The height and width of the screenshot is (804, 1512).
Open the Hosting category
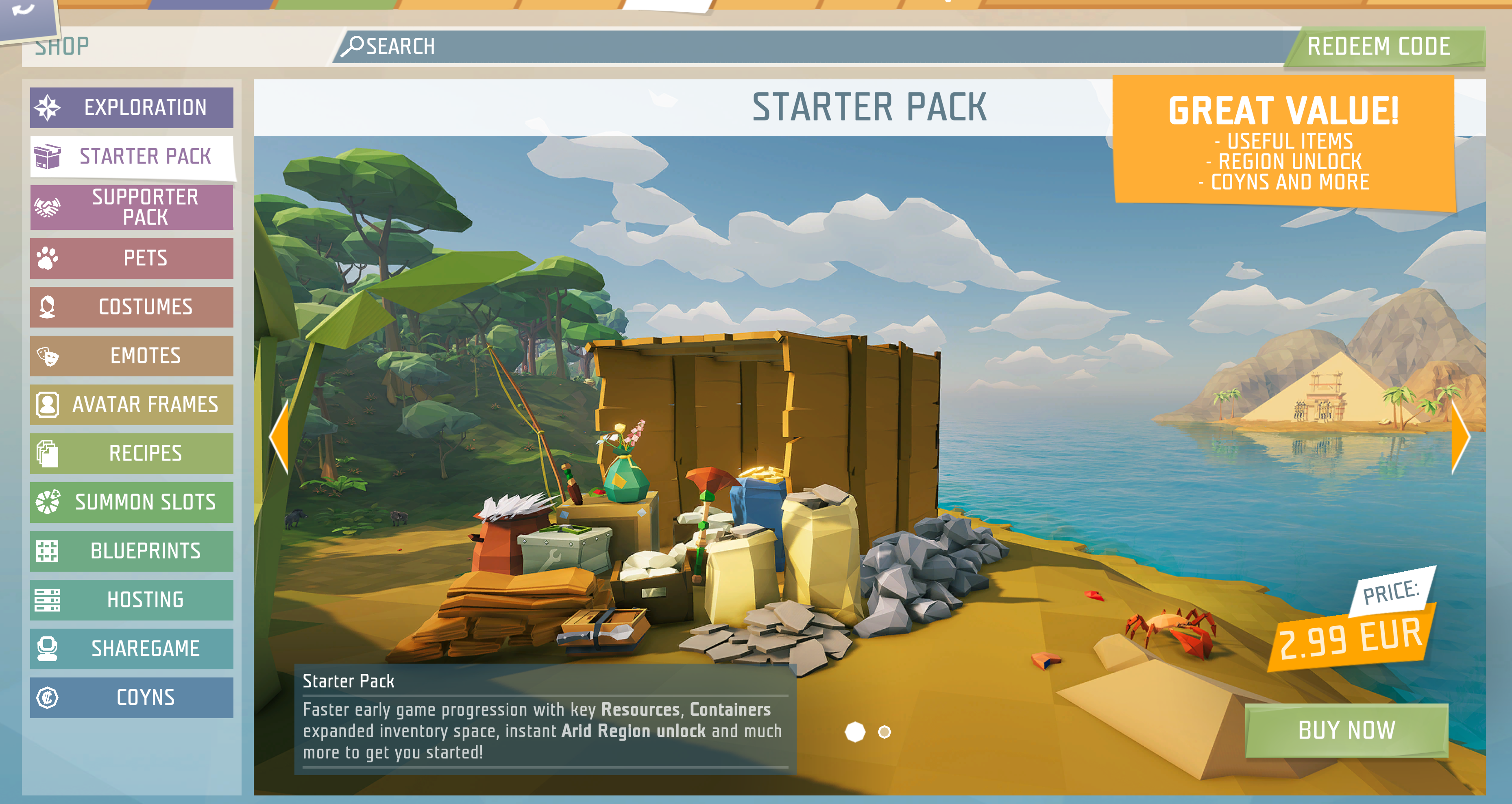[131, 599]
